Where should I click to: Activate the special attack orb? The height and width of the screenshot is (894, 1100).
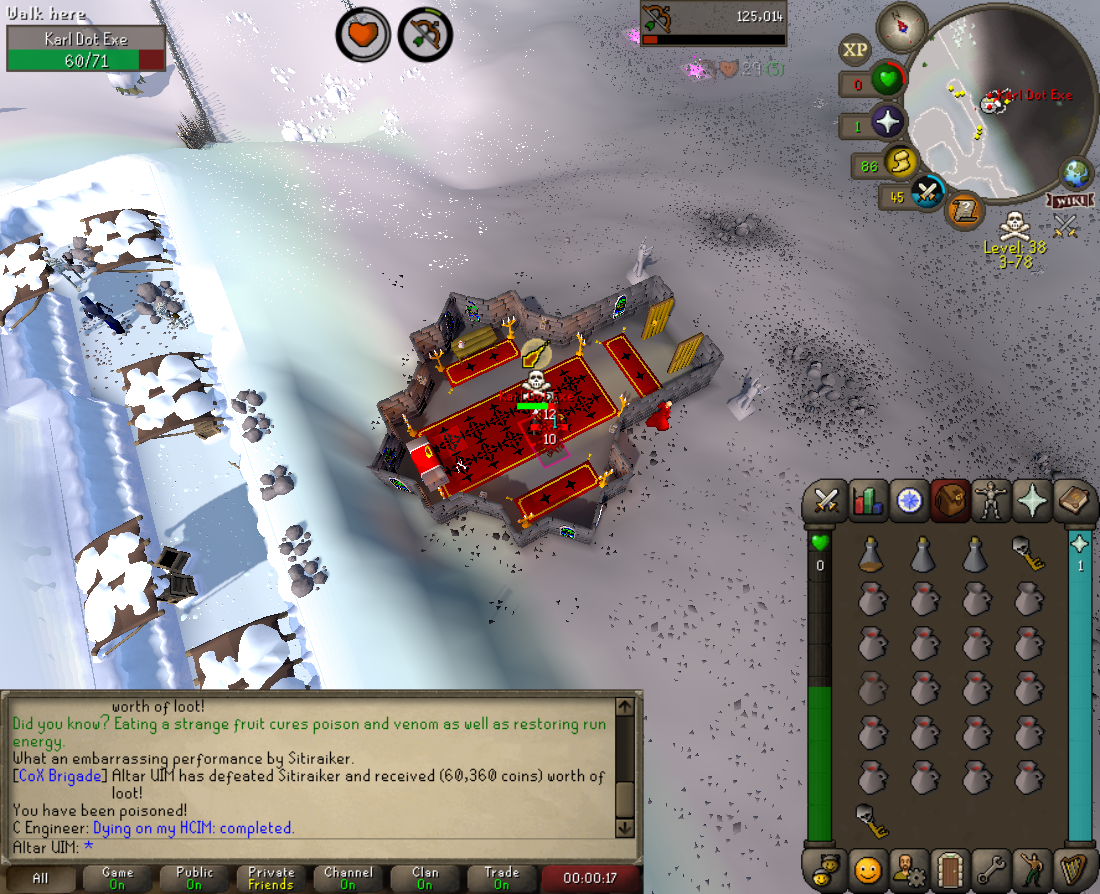point(928,192)
